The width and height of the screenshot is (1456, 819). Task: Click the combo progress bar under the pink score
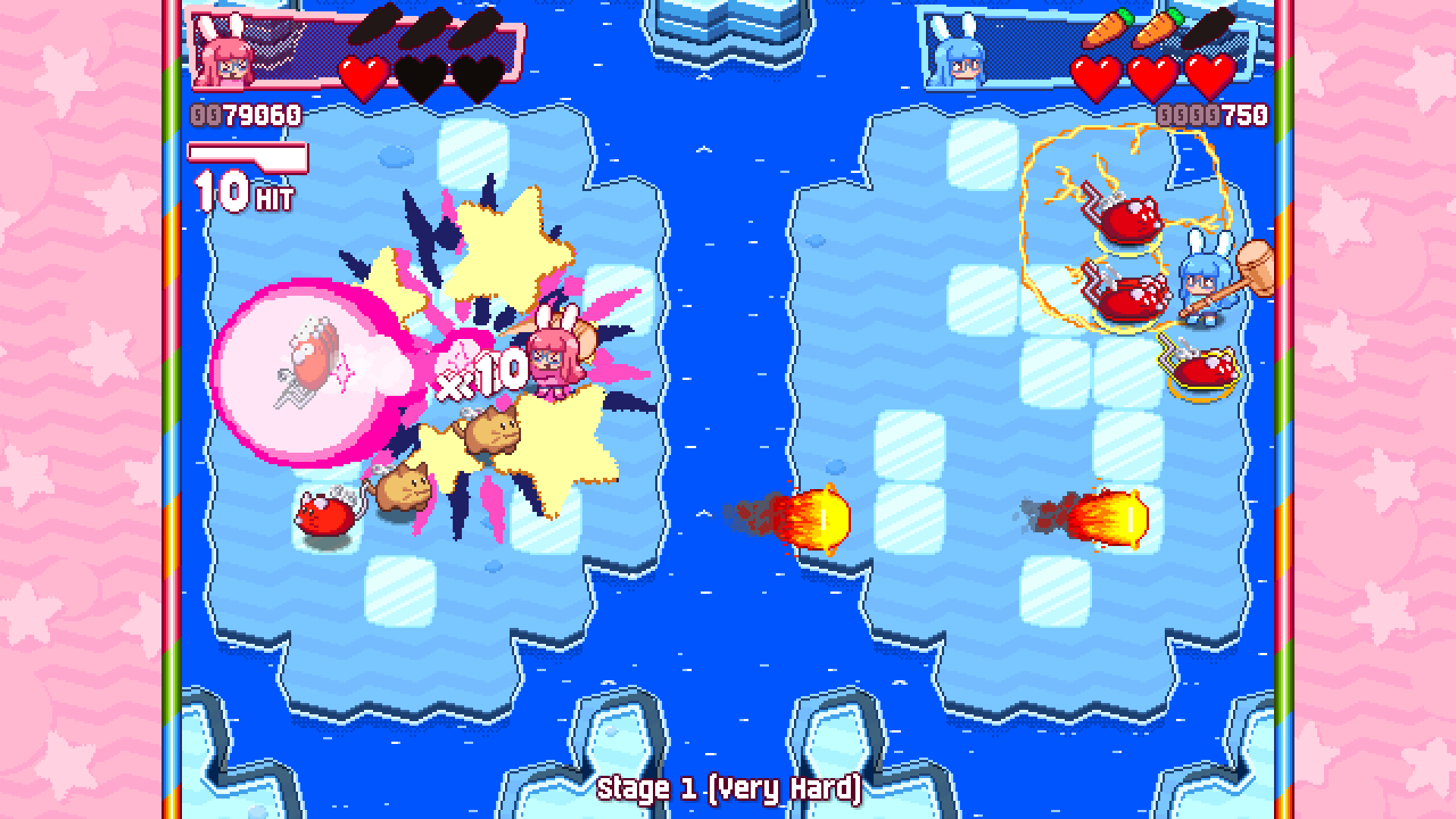pyautogui.click(x=248, y=152)
